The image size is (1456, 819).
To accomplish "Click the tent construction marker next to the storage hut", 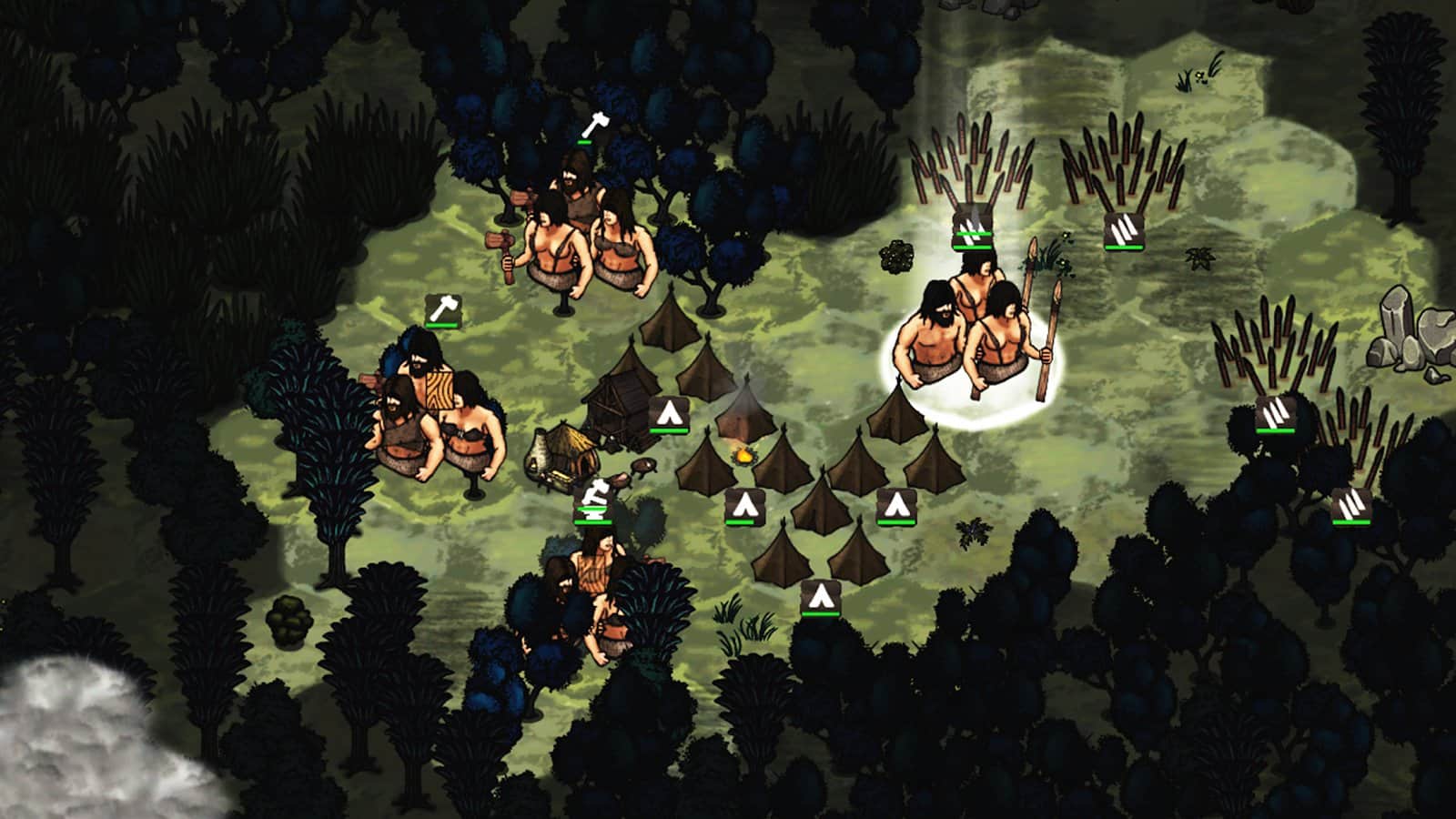I will point(670,412).
